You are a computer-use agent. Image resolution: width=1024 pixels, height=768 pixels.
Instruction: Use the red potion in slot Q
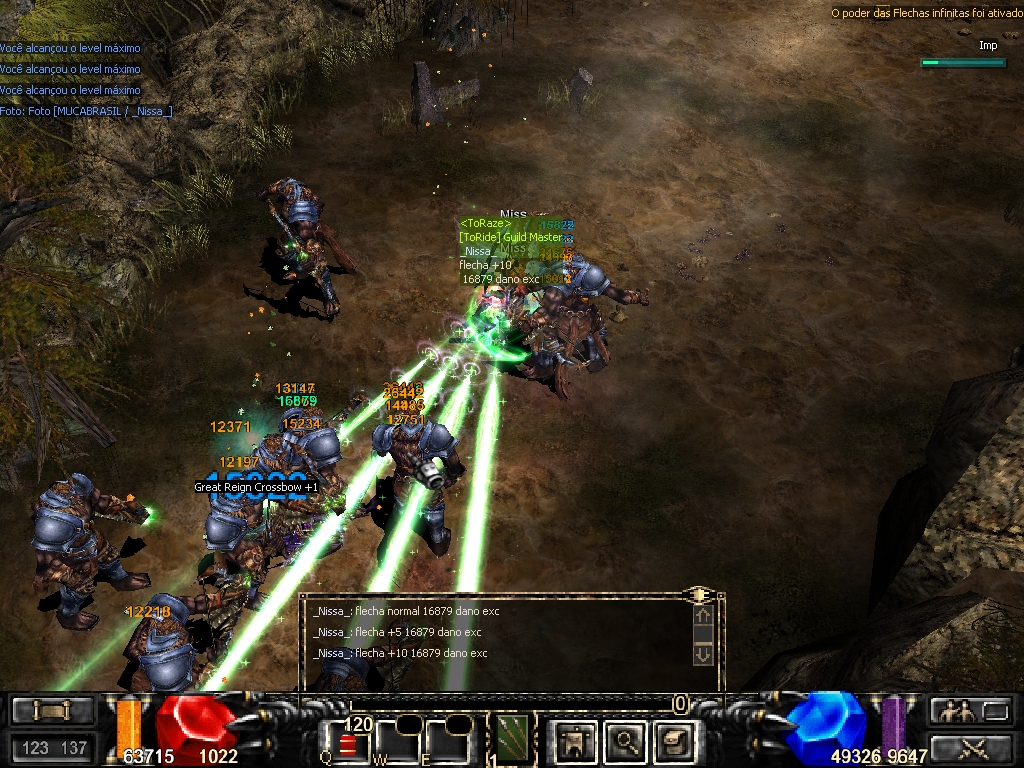[x=347, y=744]
